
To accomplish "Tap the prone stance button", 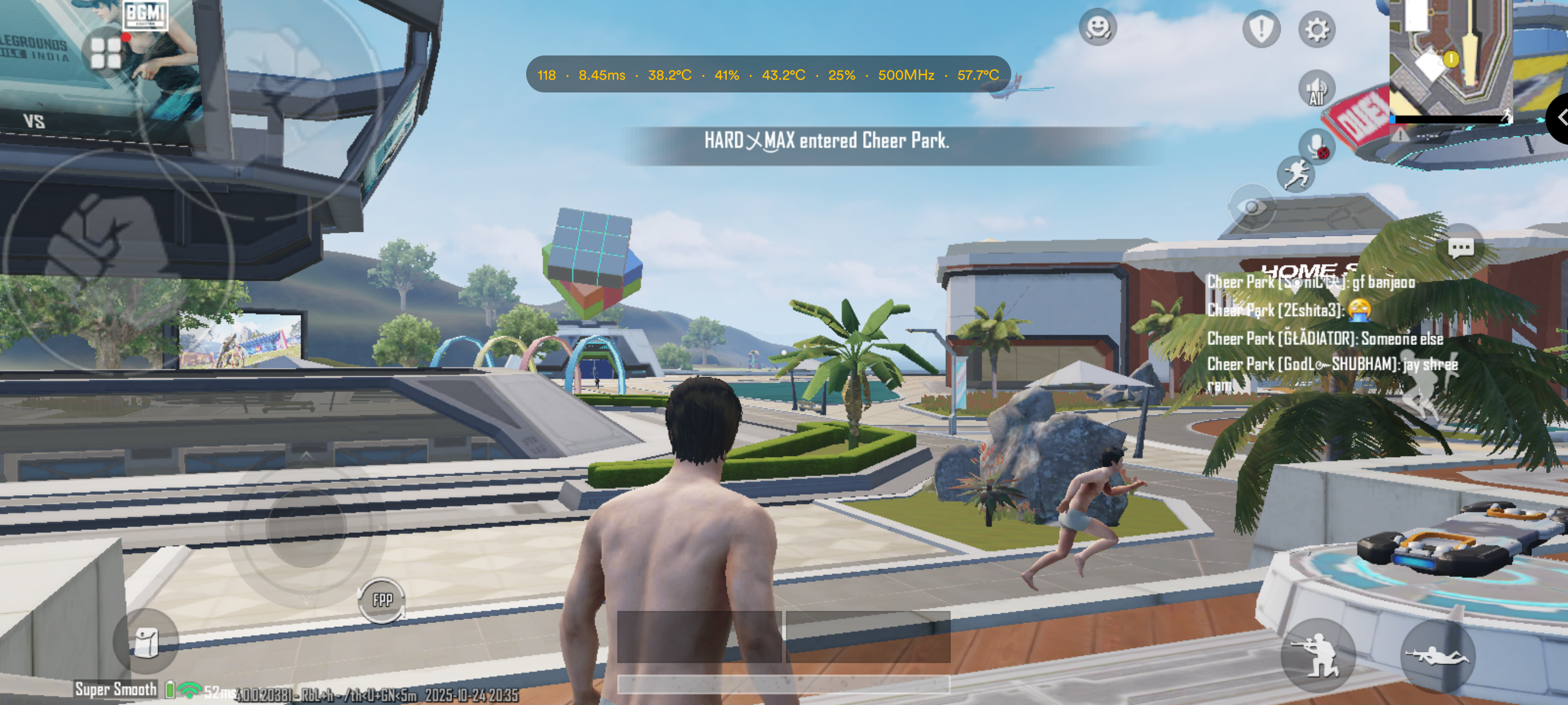I will pos(1437,656).
